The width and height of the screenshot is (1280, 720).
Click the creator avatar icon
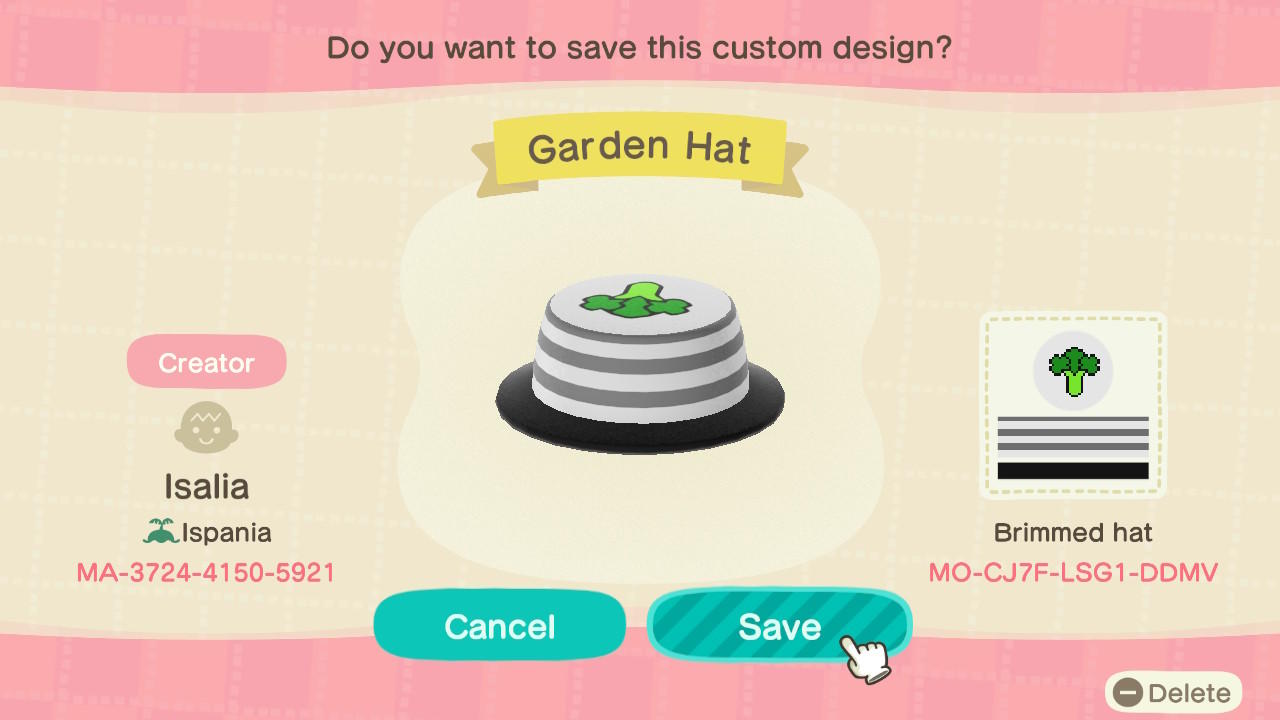206,426
